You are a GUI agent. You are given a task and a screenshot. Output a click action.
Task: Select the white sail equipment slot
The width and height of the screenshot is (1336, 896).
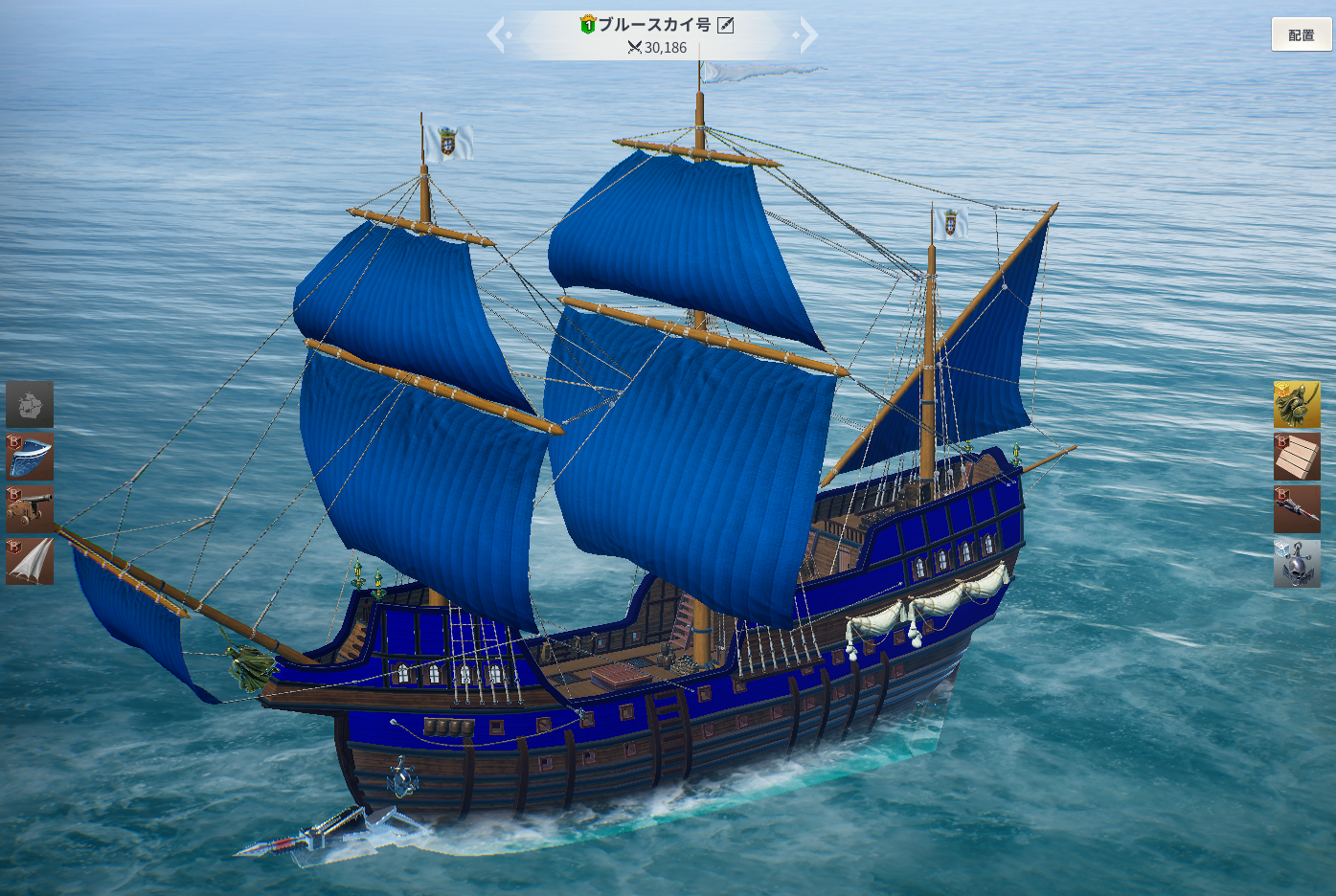[x=30, y=561]
